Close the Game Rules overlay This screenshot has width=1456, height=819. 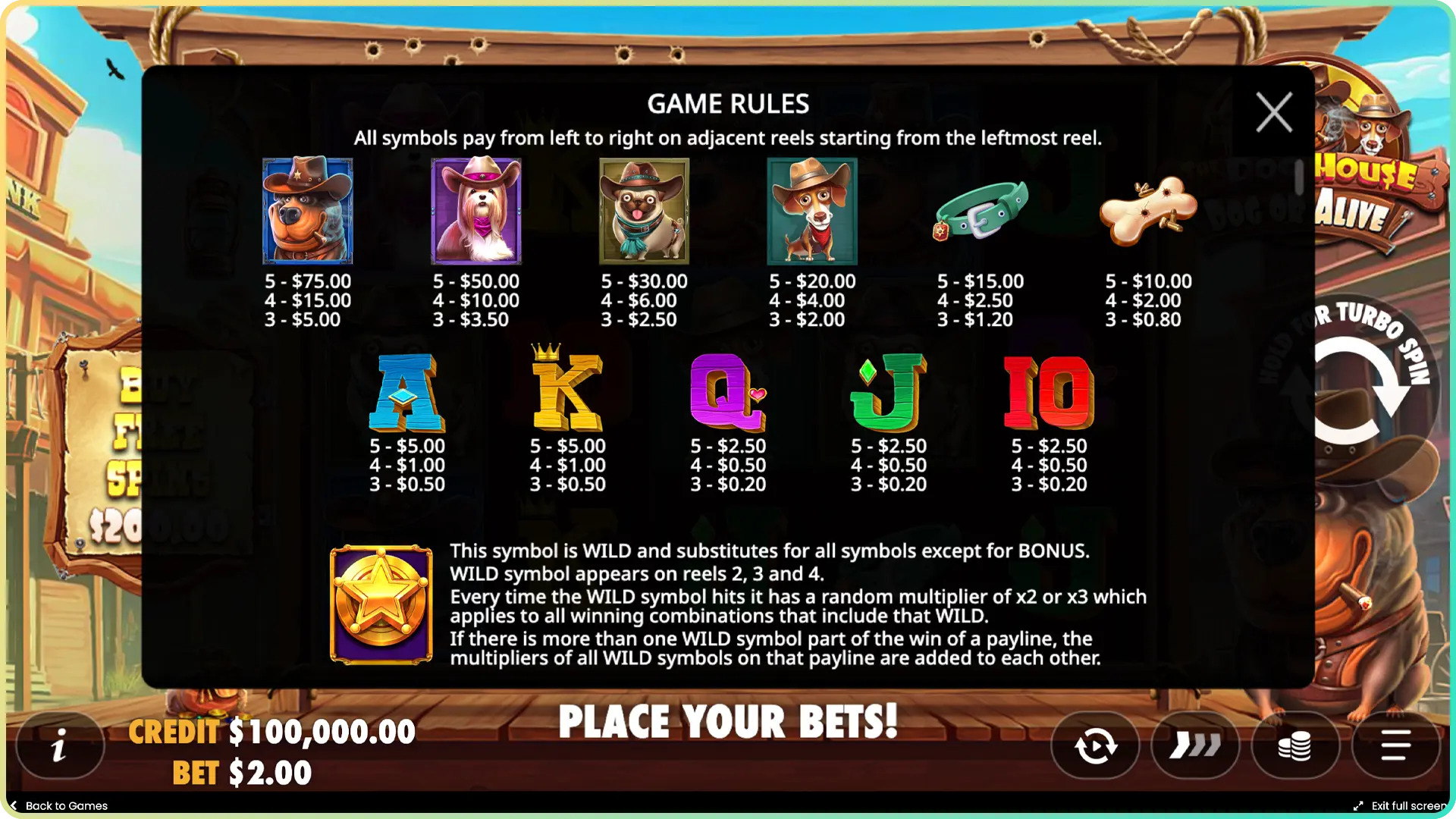tap(1273, 111)
